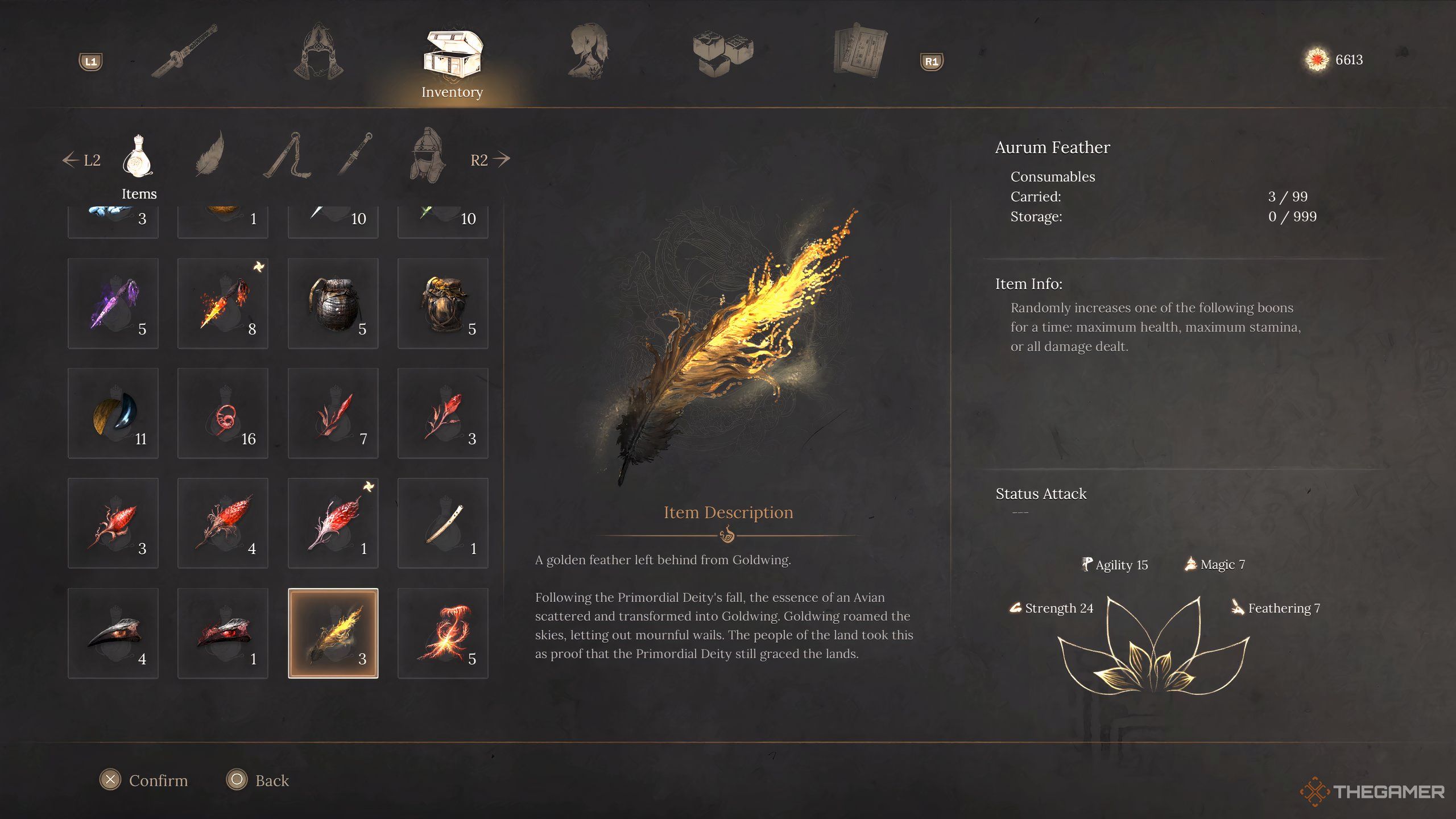1456x819 pixels.
Task: Open the character portrait tab
Action: (588, 51)
